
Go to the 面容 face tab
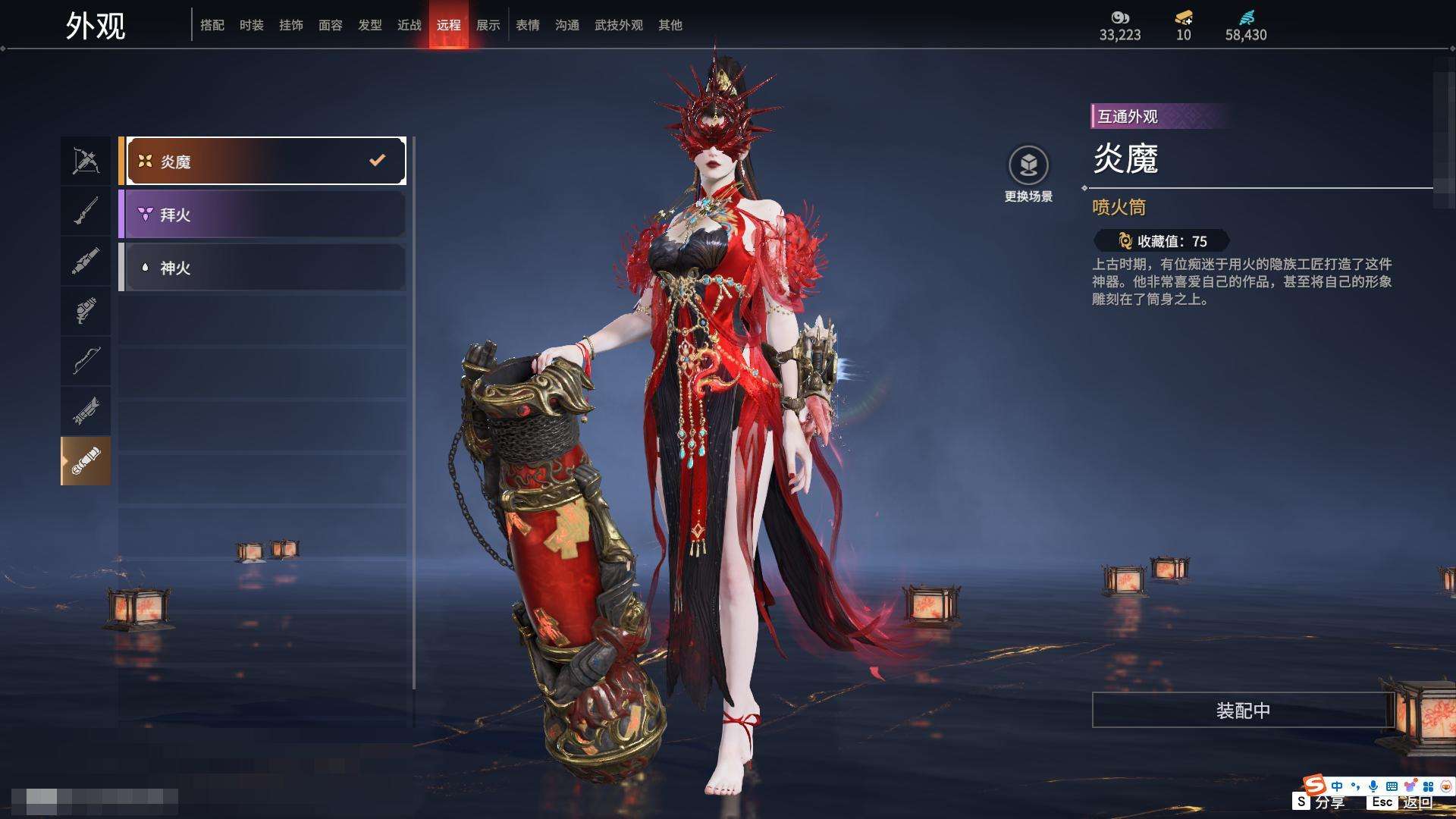tap(331, 25)
